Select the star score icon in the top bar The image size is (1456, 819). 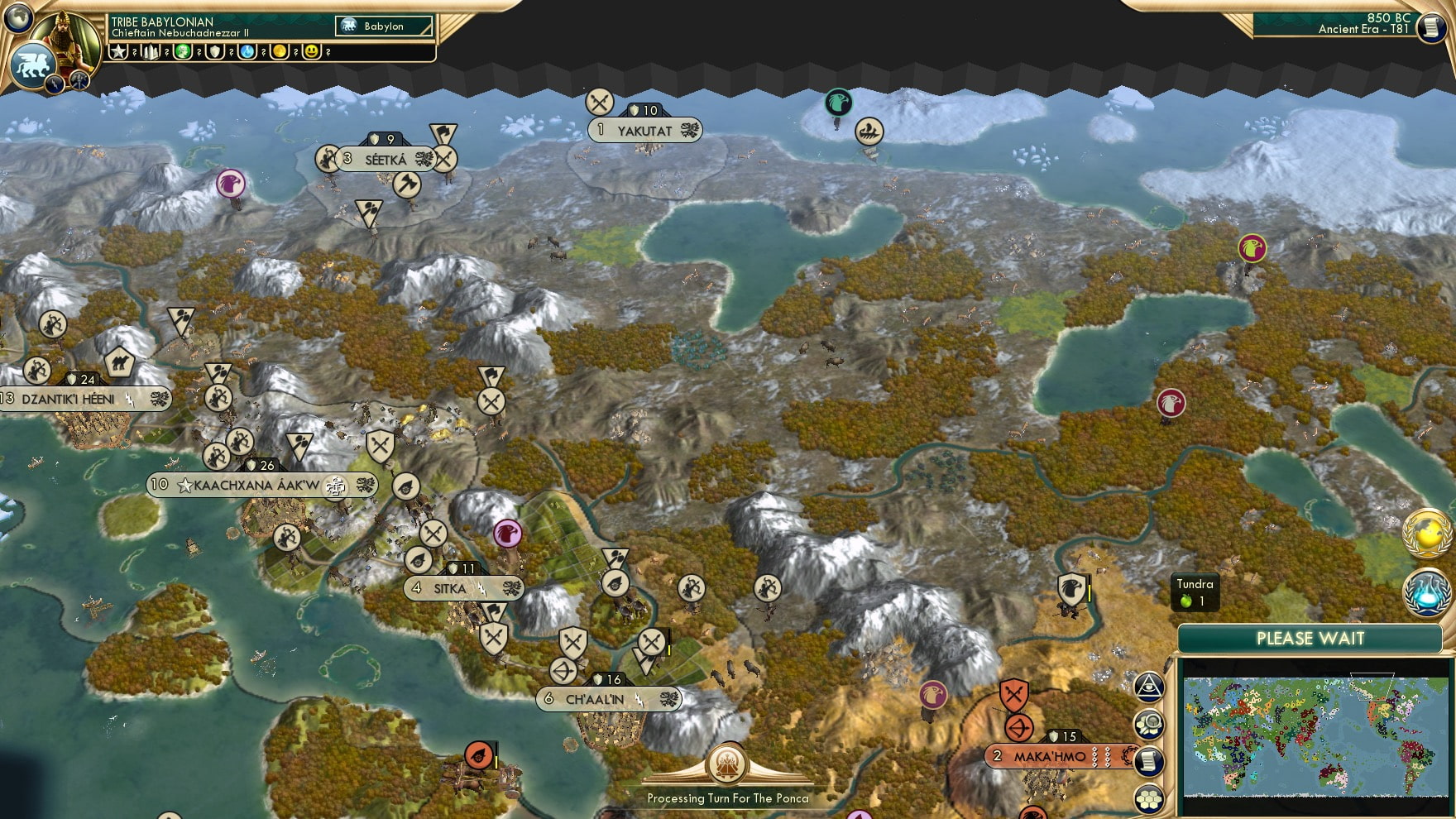pos(118,51)
